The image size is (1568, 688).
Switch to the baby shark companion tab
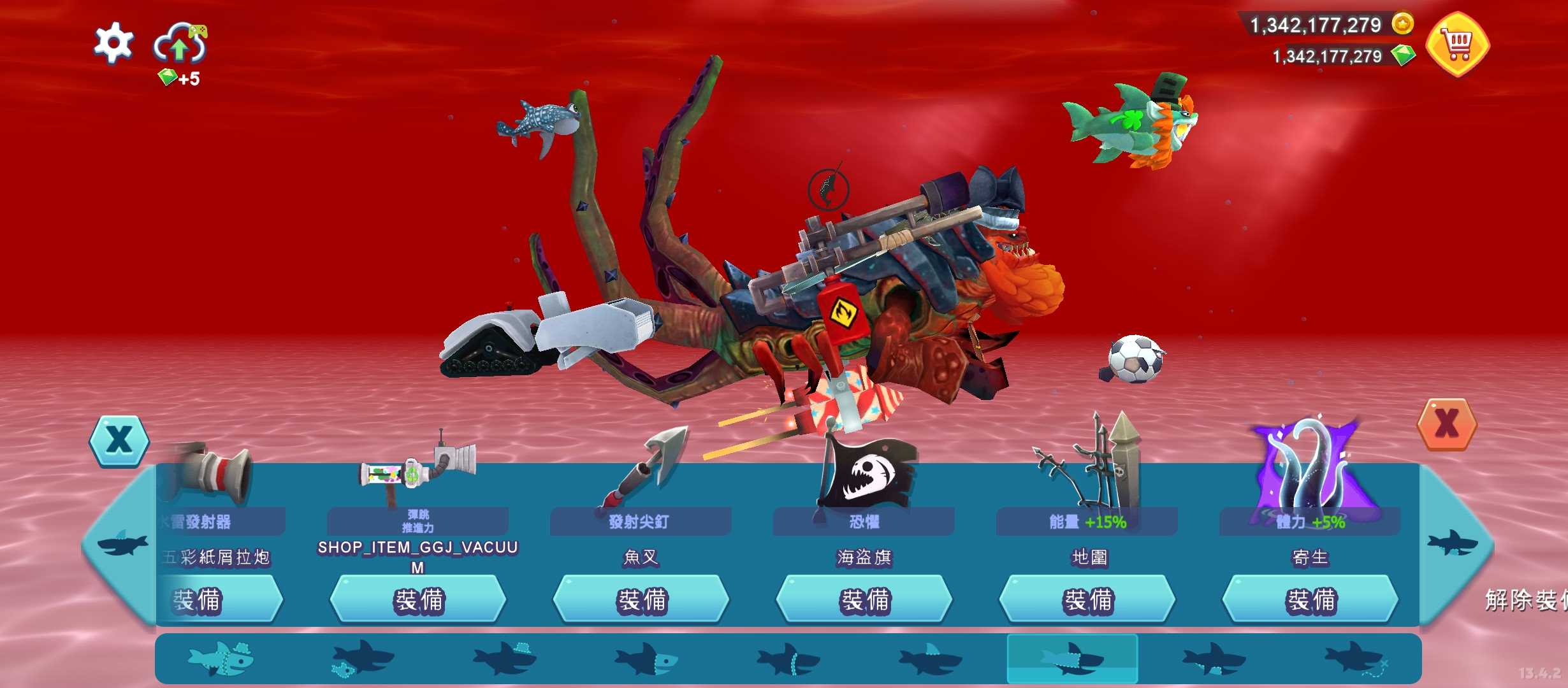362,659
